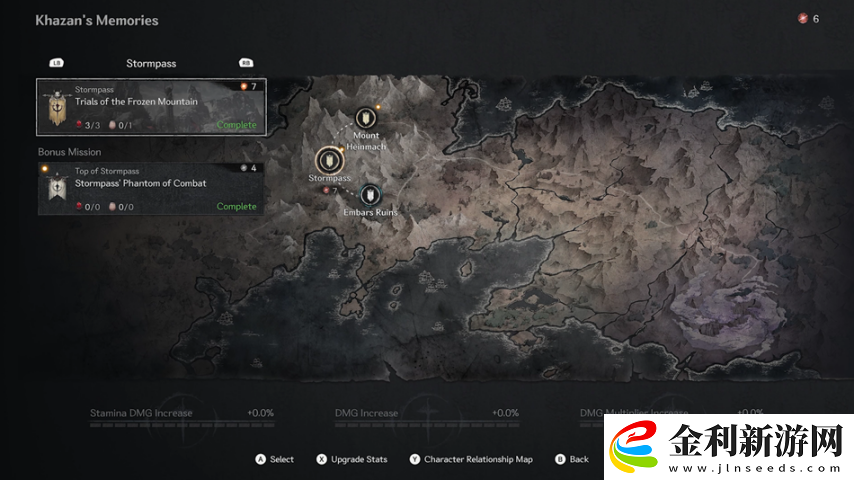Open Stormpass' Phantom of Combat bonus mission
This screenshot has height=480, width=854.
point(151,189)
